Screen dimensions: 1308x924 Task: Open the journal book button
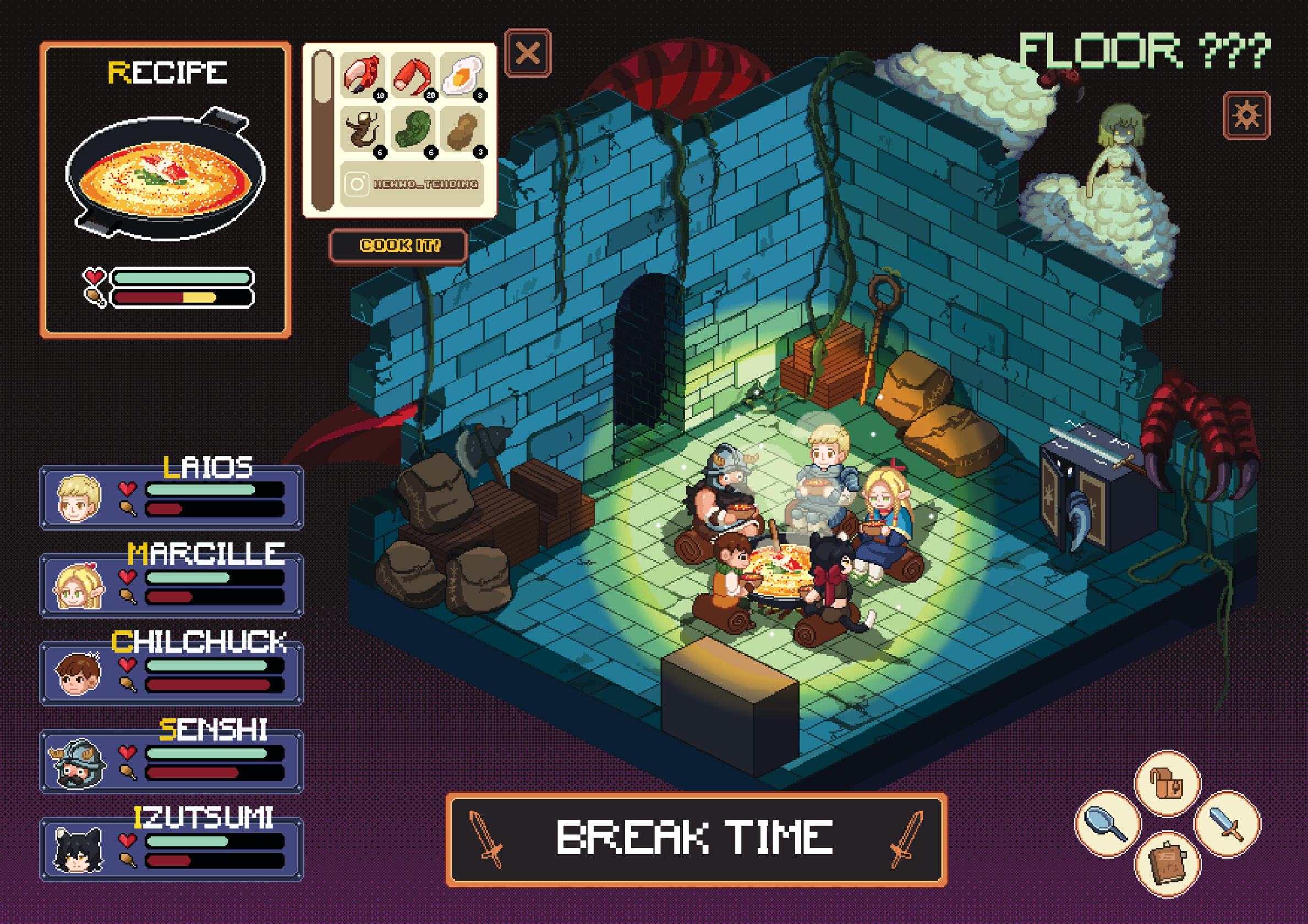pos(1167,864)
